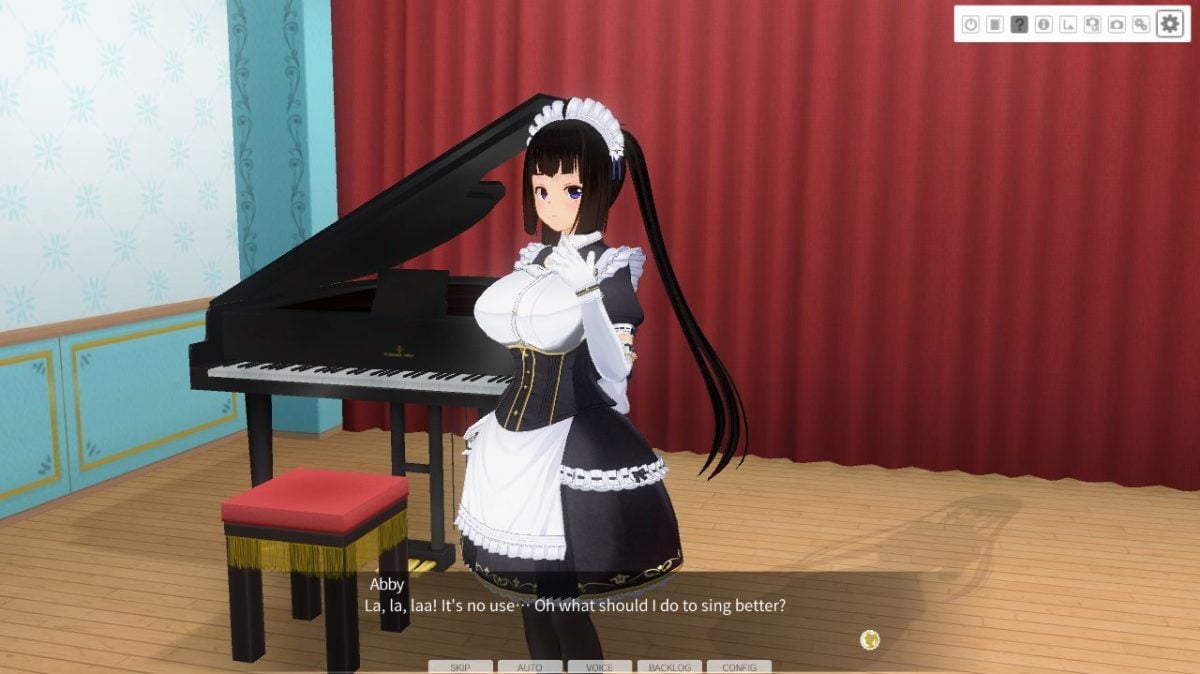Screen dimensions: 1200x674
Task: Select the document page icon in the toolbar
Action: [994, 24]
